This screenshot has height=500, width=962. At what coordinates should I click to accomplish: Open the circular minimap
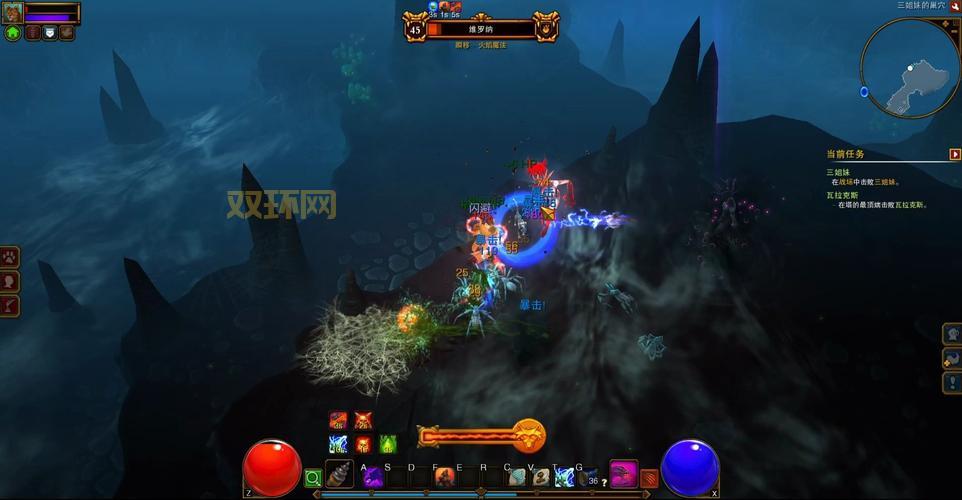click(x=909, y=66)
